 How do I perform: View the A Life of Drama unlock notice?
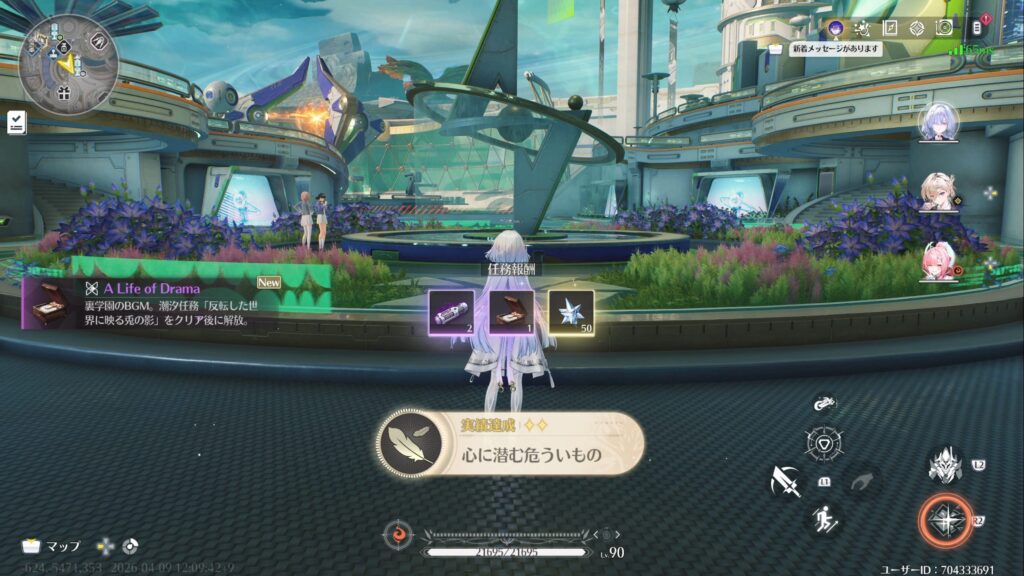(175, 302)
